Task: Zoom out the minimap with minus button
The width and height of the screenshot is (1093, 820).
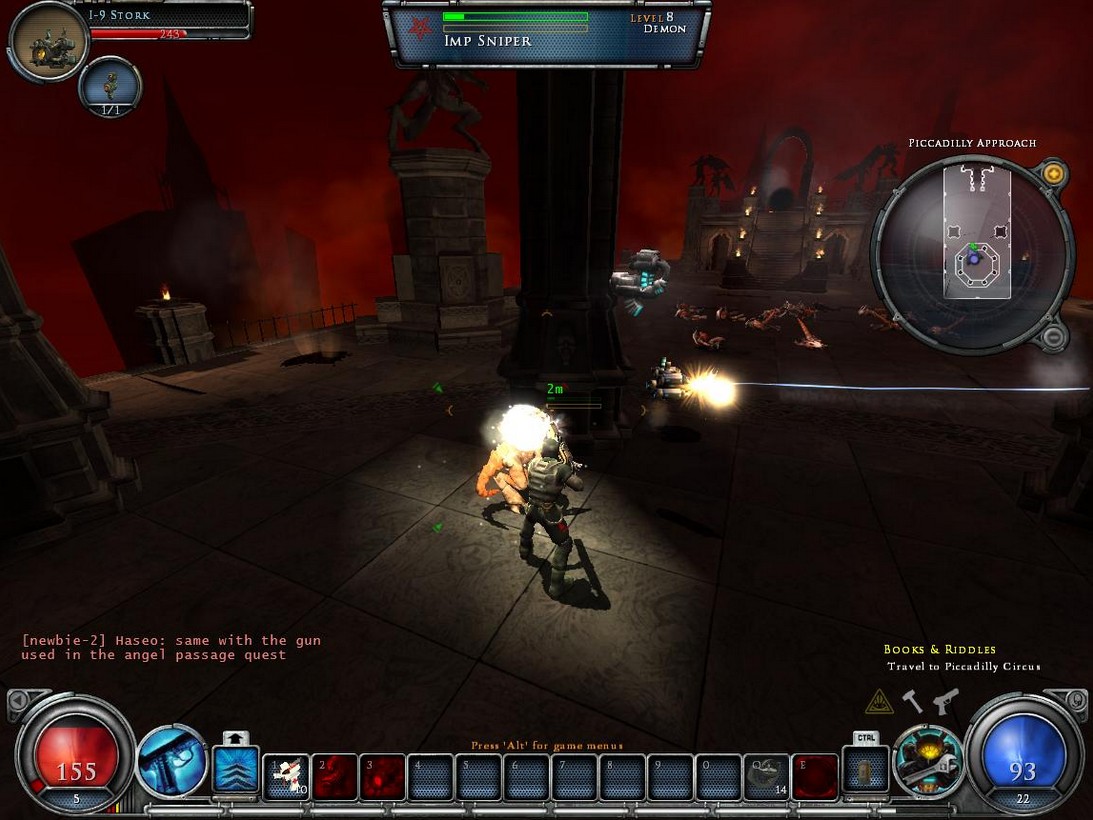Action: click(x=1052, y=337)
